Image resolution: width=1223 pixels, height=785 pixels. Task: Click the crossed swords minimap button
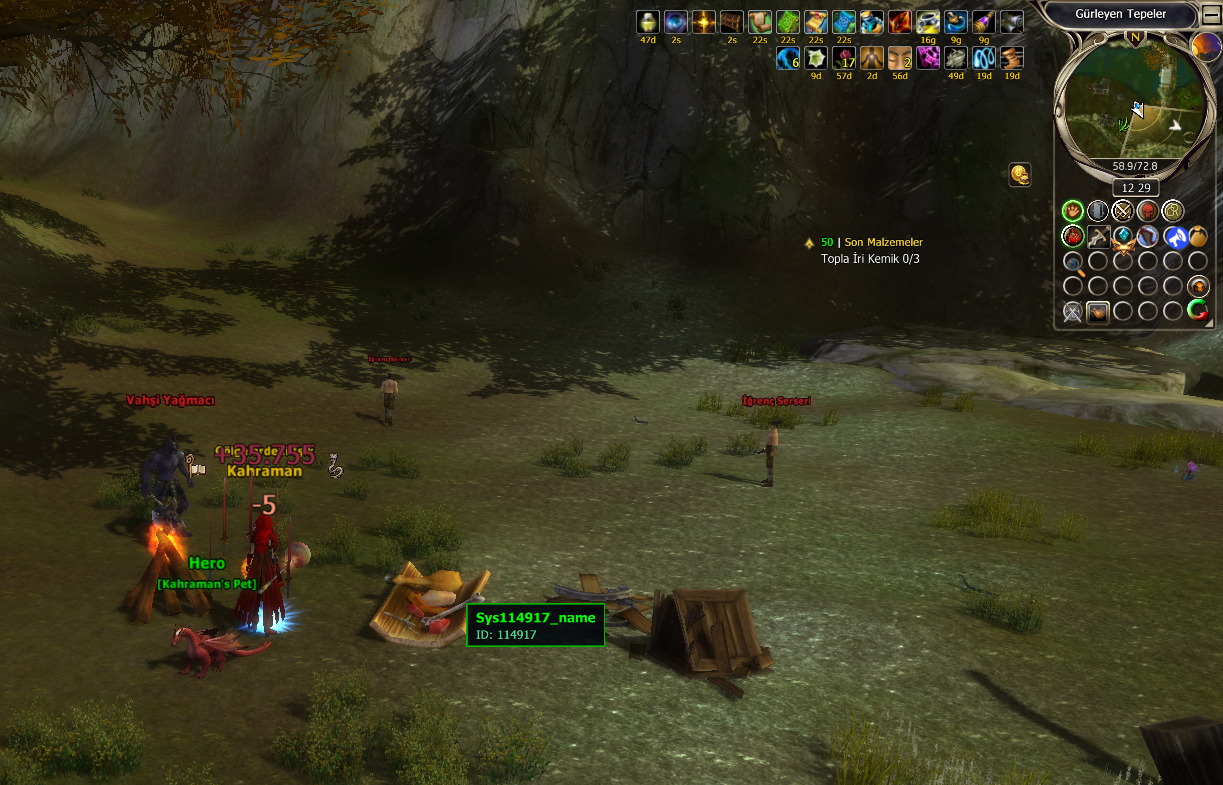pyautogui.click(x=1123, y=211)
